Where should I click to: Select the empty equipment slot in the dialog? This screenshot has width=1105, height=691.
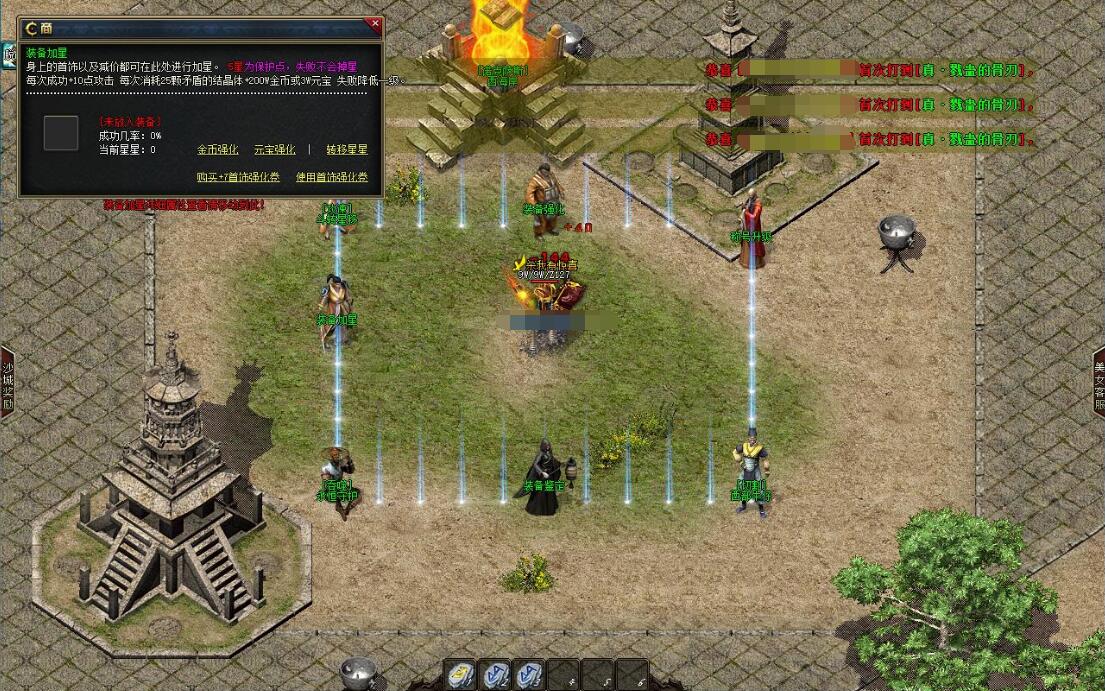point(61,133)
